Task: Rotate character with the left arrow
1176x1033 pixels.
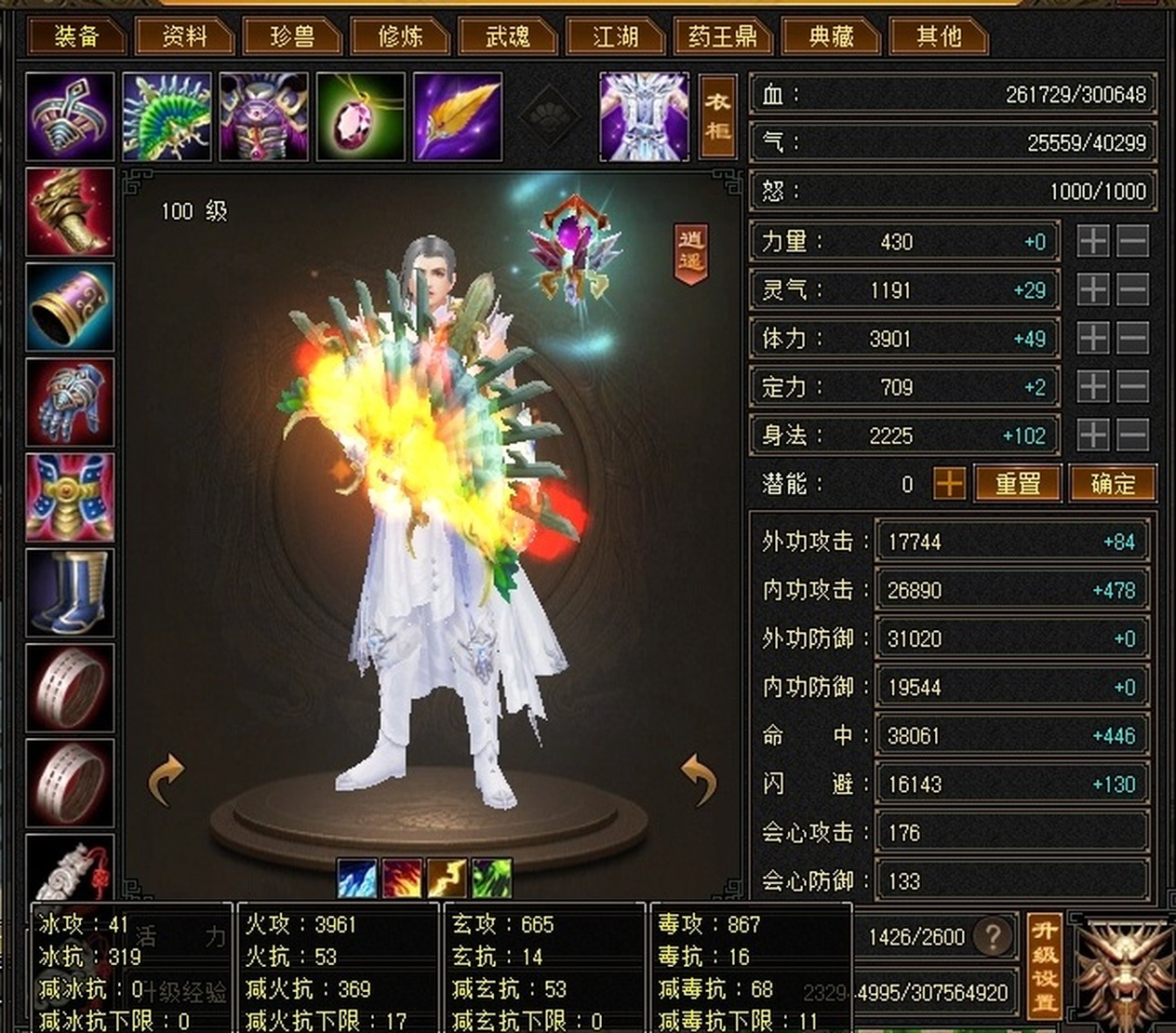Action: tap(167, 780)
